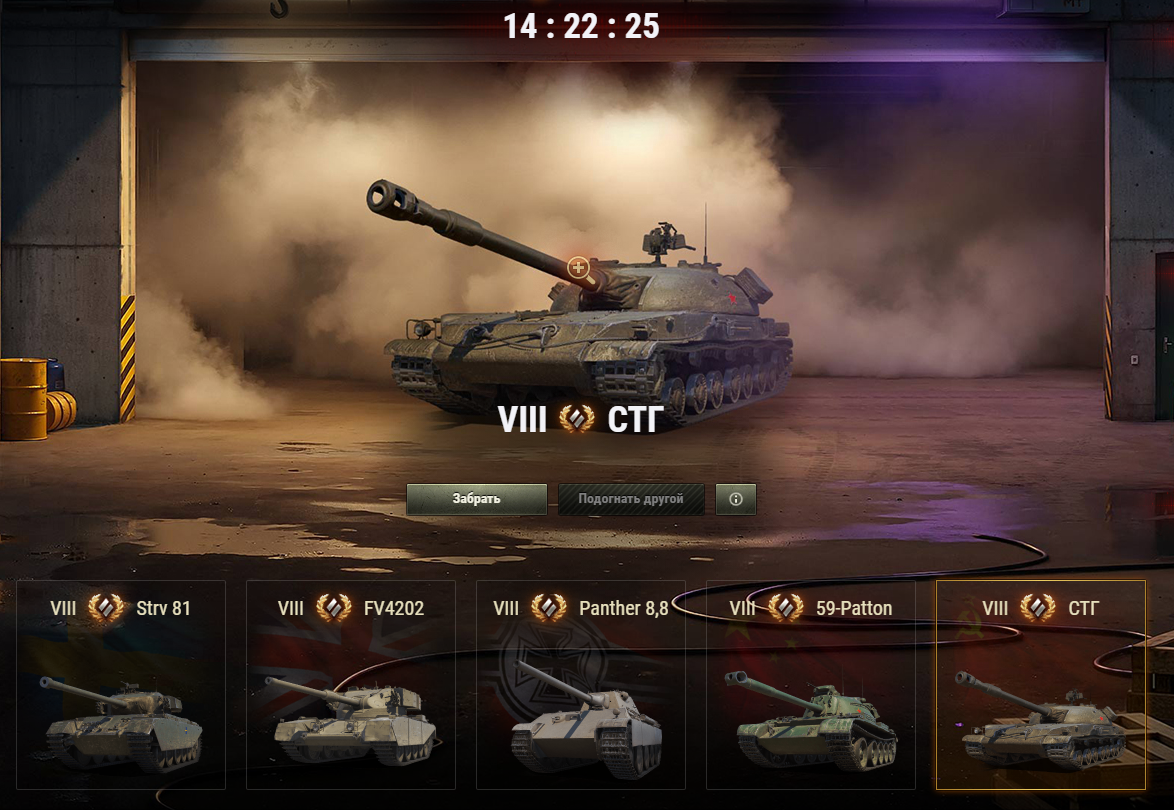The height and width of the screenshot is (810, 1174).
Task: Pick the Panther 8,8 tank card
Action: click(581, 685)
